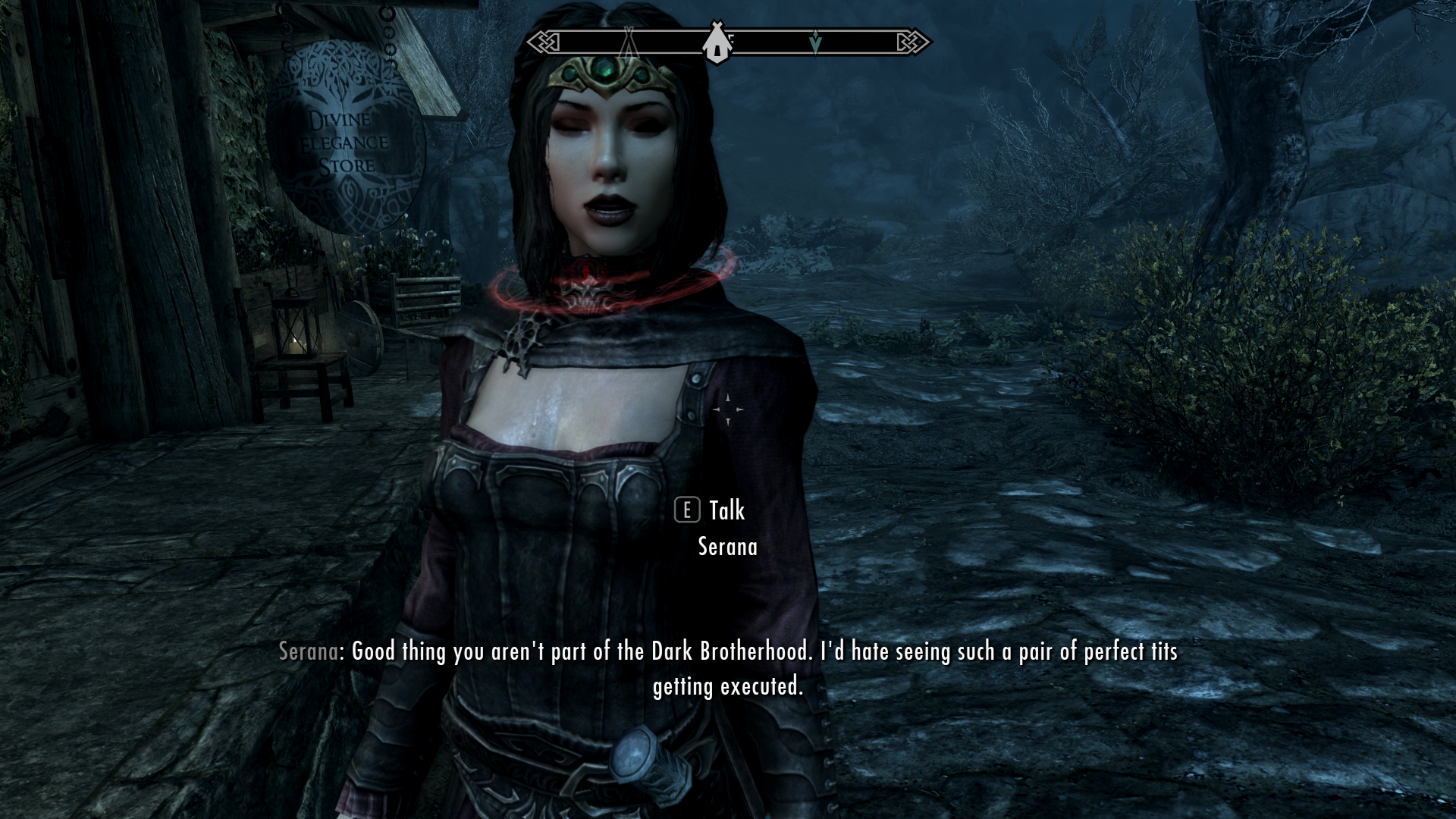
Task: Click the crosshair reticle at screen center
Action: pyautogui.click(x=728, y=409)
